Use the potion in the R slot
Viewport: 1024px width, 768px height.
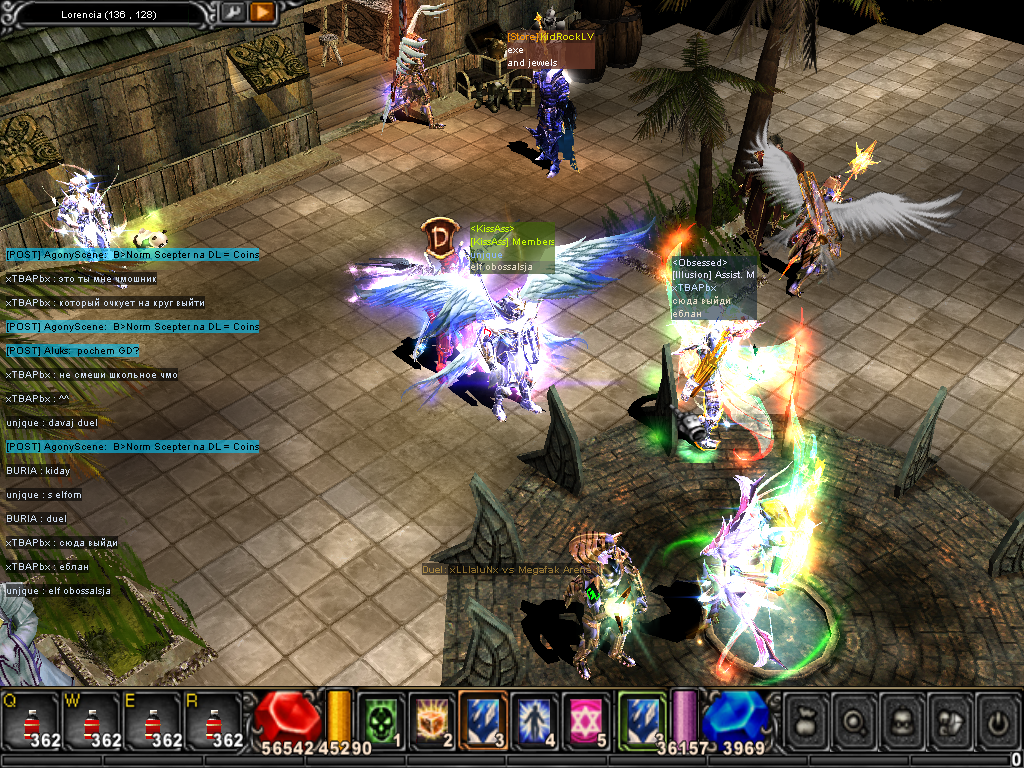pyautogui.click(x=213, y=720)
